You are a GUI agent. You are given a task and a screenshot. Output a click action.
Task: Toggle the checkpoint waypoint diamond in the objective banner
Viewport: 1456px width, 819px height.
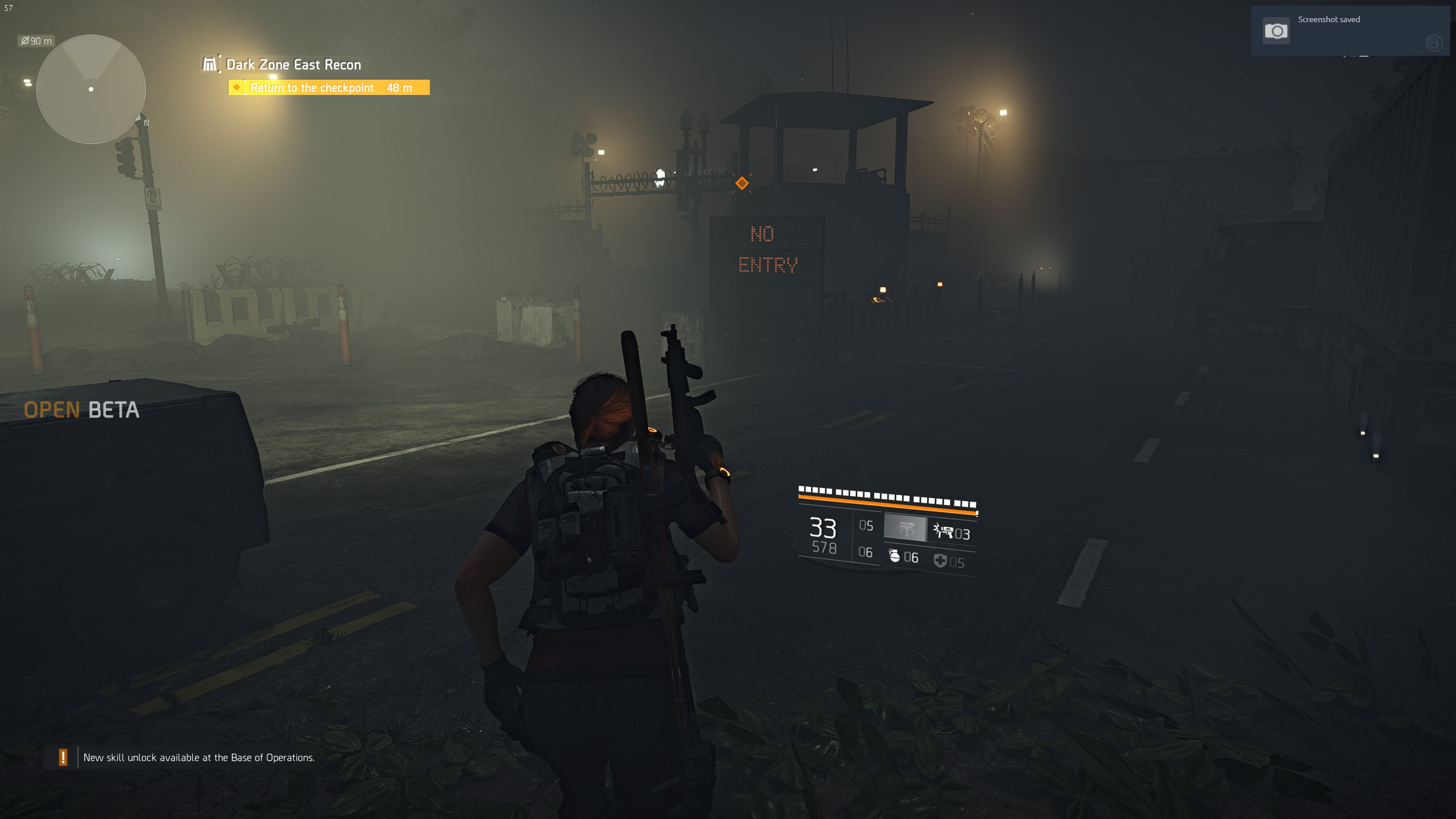click(x=237, y=88)
